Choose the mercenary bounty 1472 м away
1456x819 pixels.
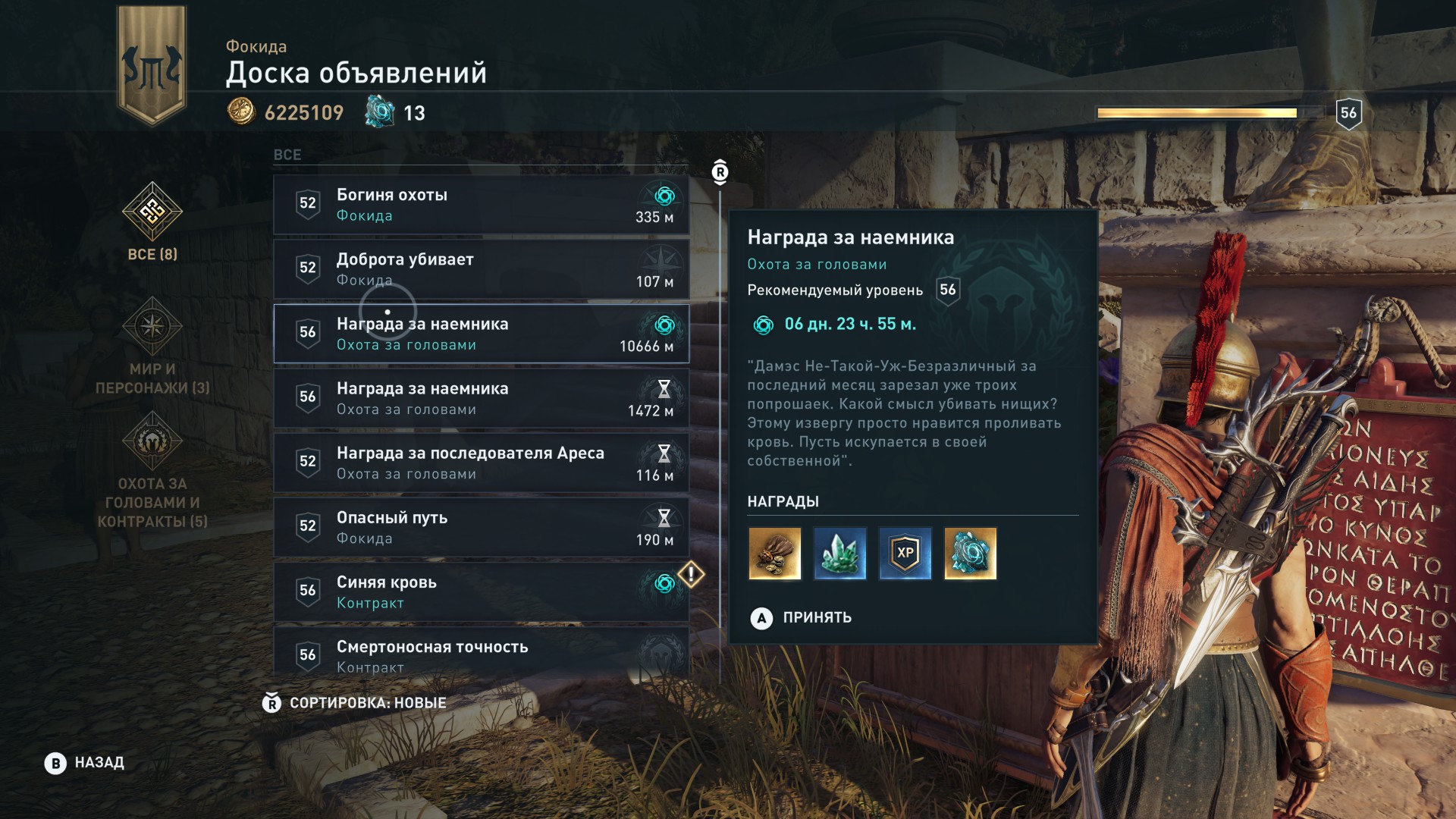click(481, 398)
